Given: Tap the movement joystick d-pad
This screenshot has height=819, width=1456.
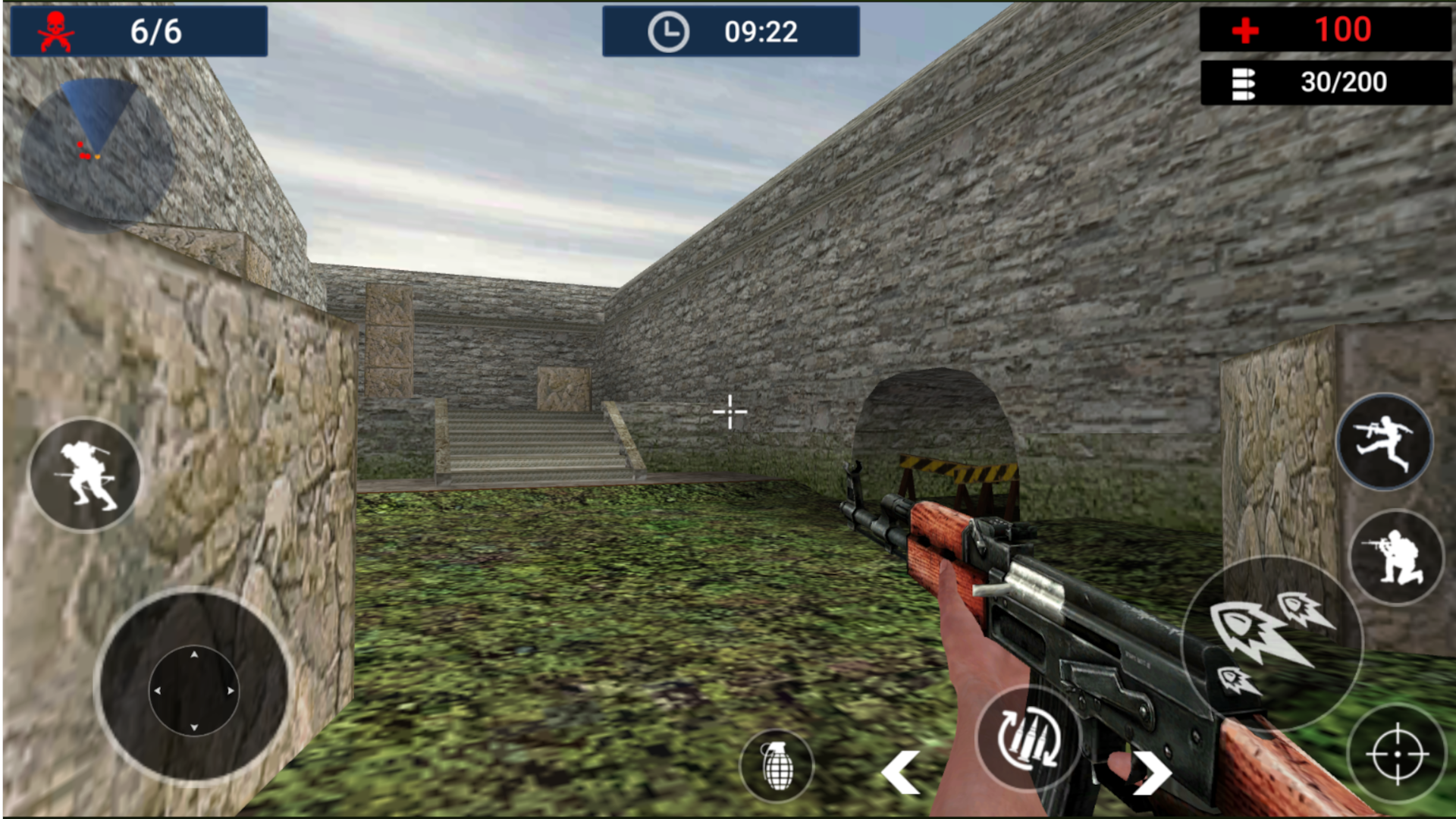Looking at the screenshot, I should coord(194,692).
